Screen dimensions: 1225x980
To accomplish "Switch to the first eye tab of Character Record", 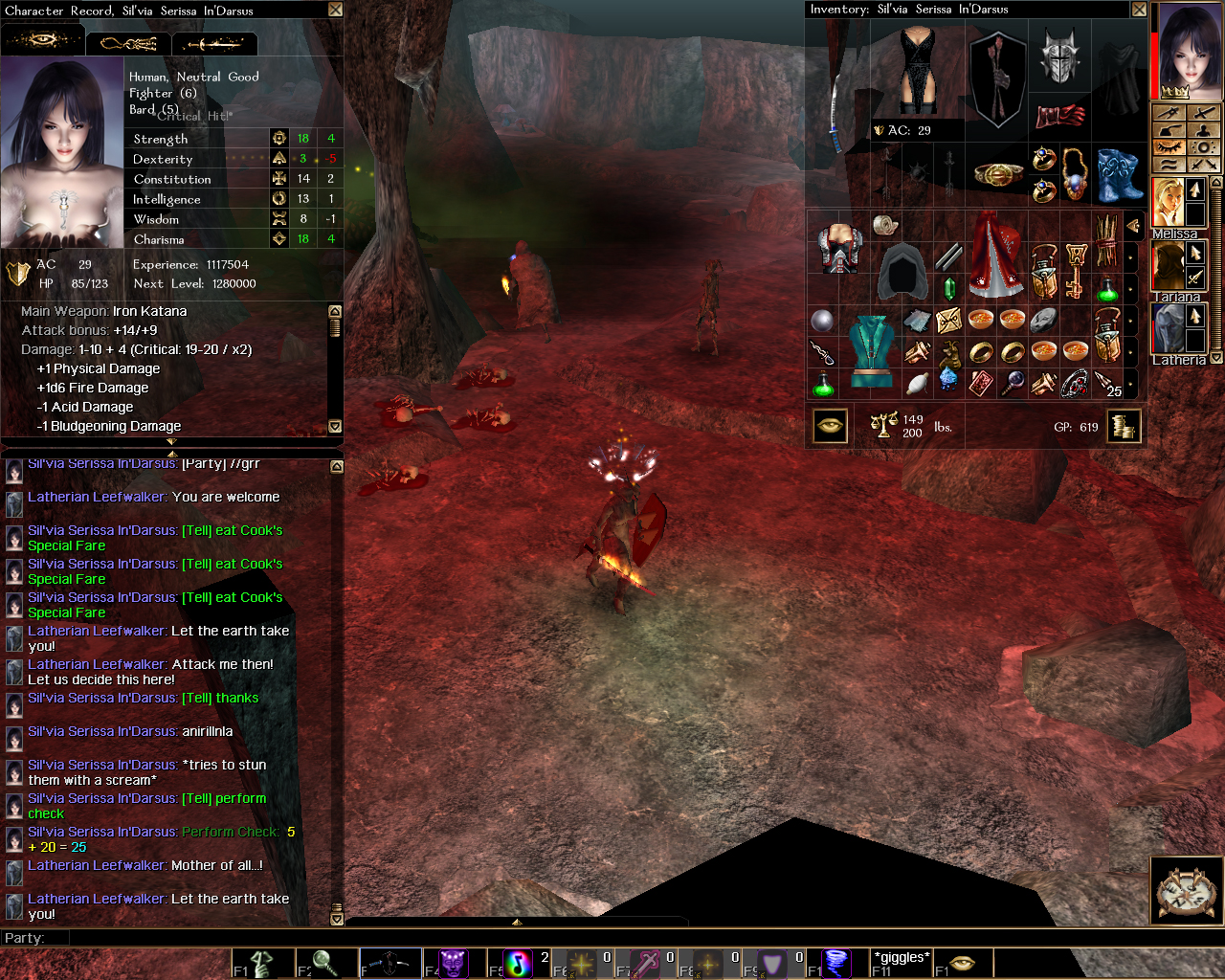I will 42,42.
